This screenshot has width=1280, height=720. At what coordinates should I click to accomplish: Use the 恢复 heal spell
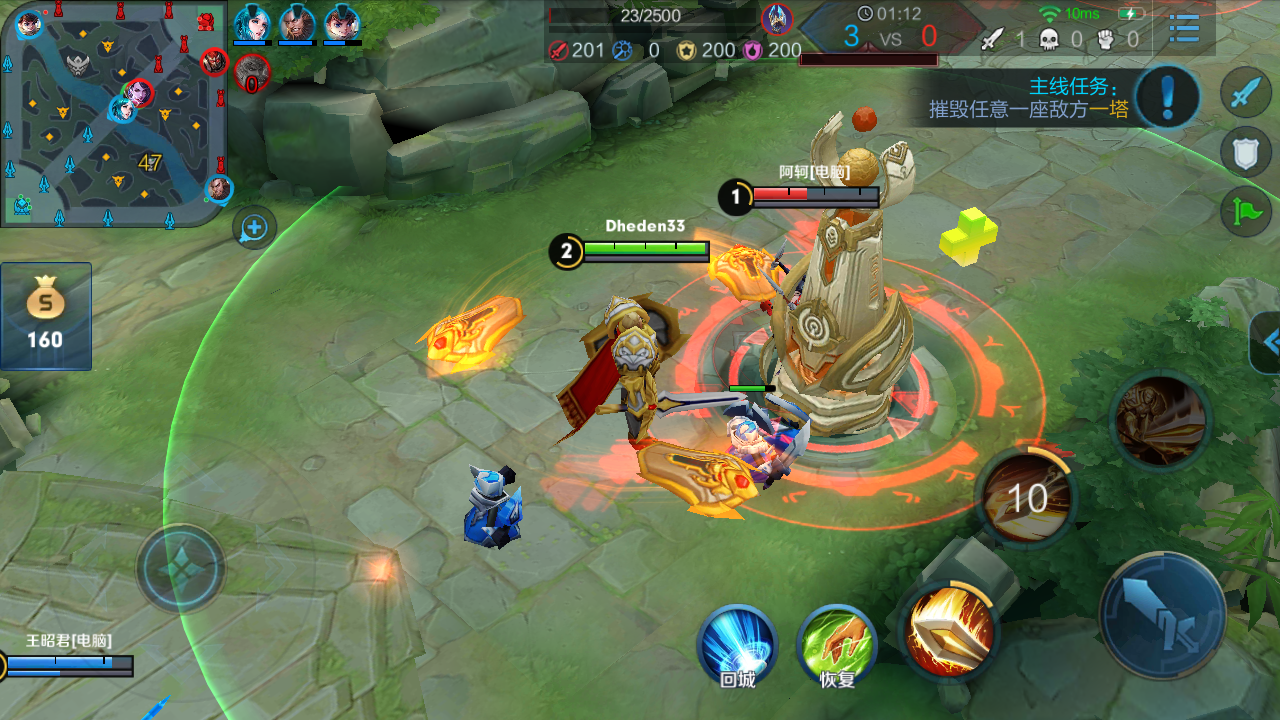click(837, 643)
